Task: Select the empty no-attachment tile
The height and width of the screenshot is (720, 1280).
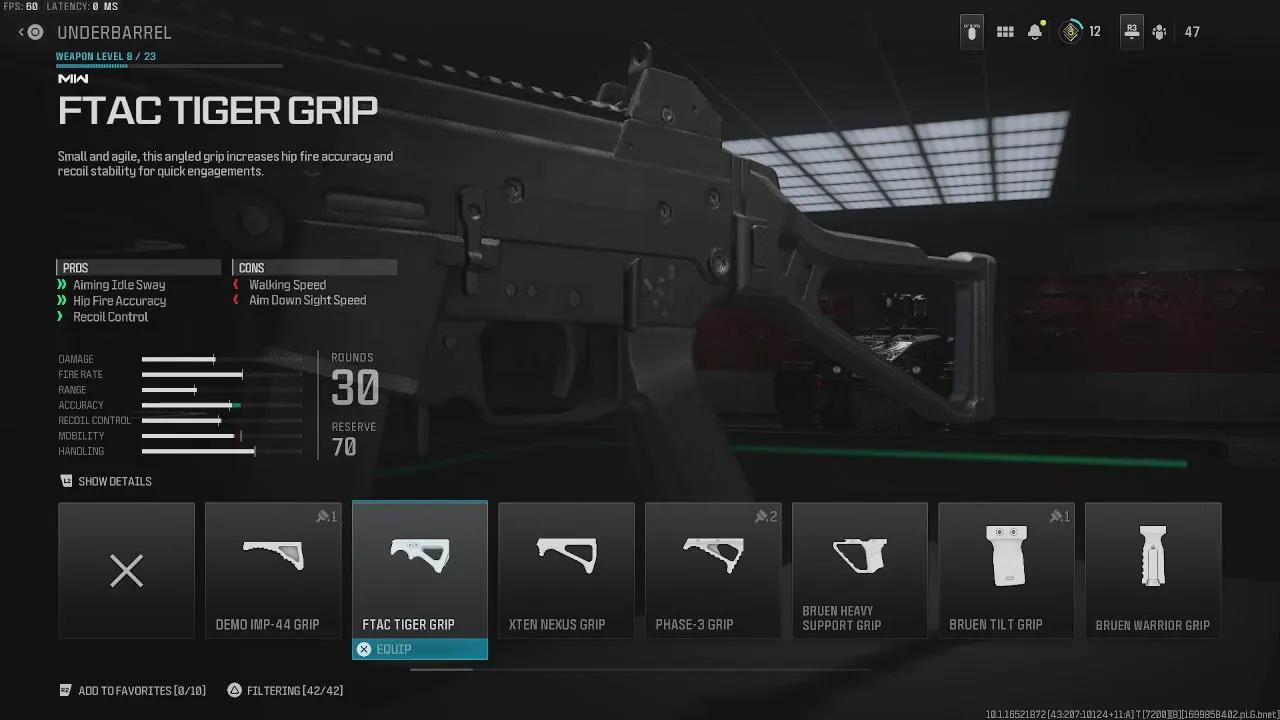Action: point(126,571)
